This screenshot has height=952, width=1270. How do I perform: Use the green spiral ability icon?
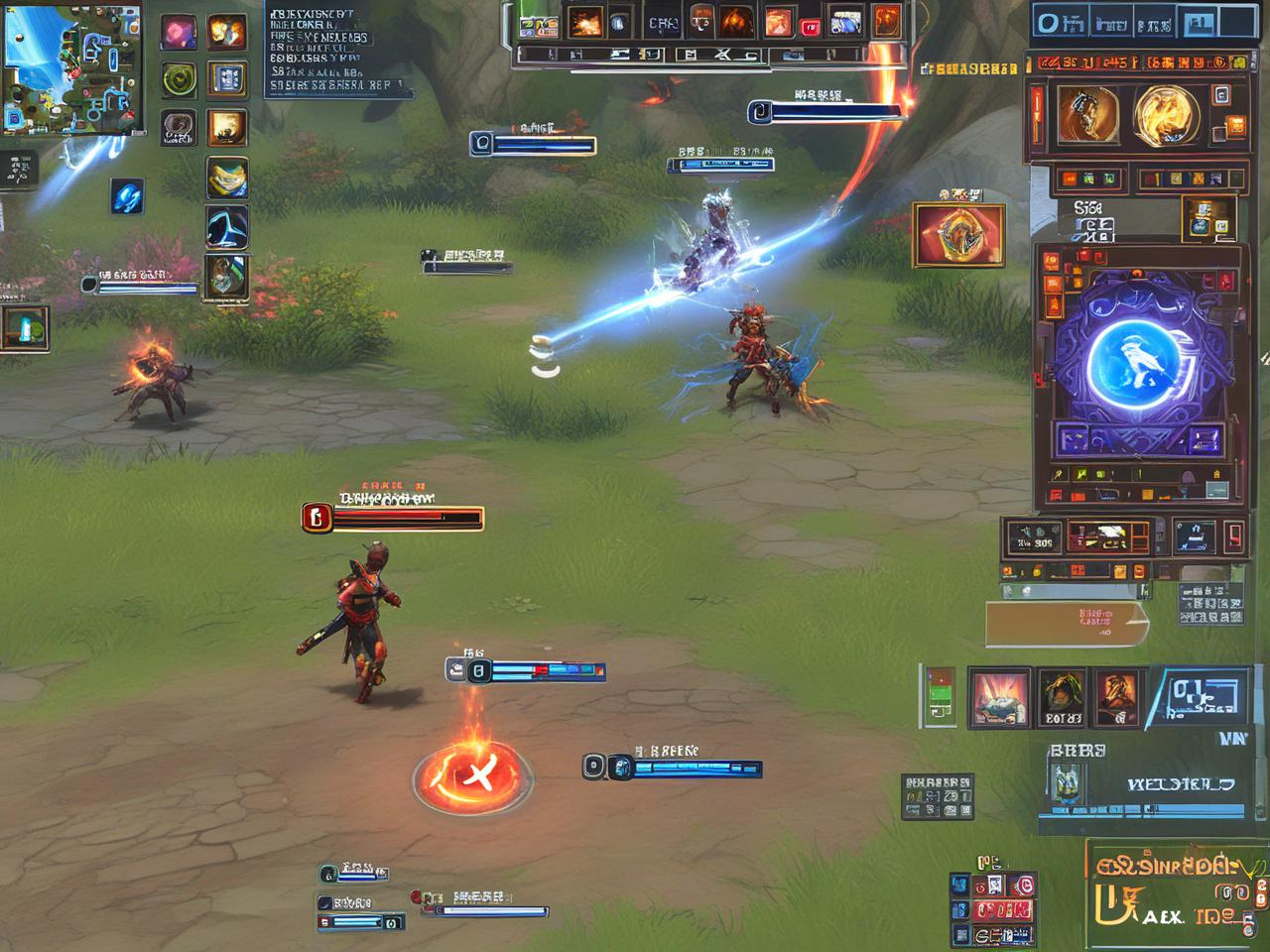[x=179, y=79]
